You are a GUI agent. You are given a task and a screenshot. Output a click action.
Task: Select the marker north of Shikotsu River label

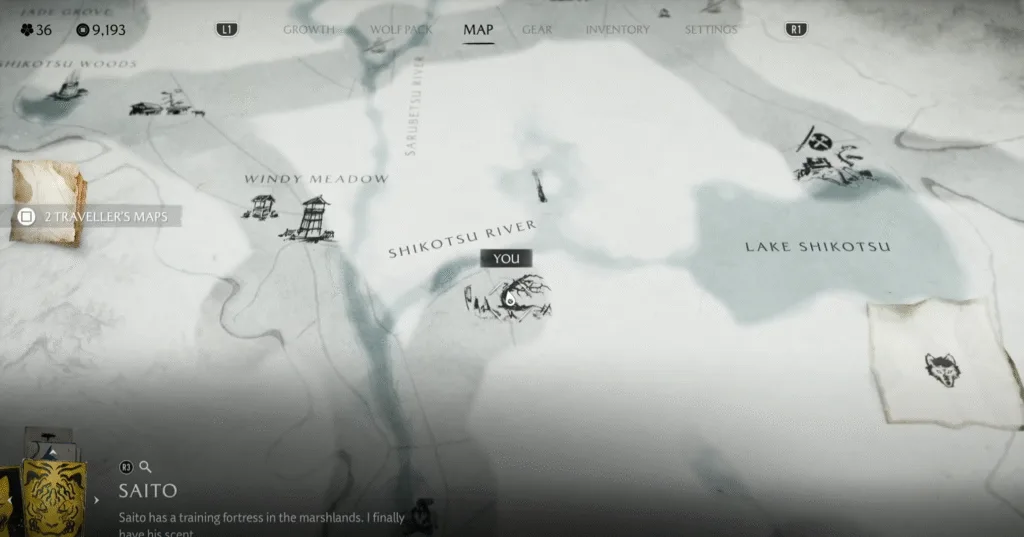tap(540, 185)
